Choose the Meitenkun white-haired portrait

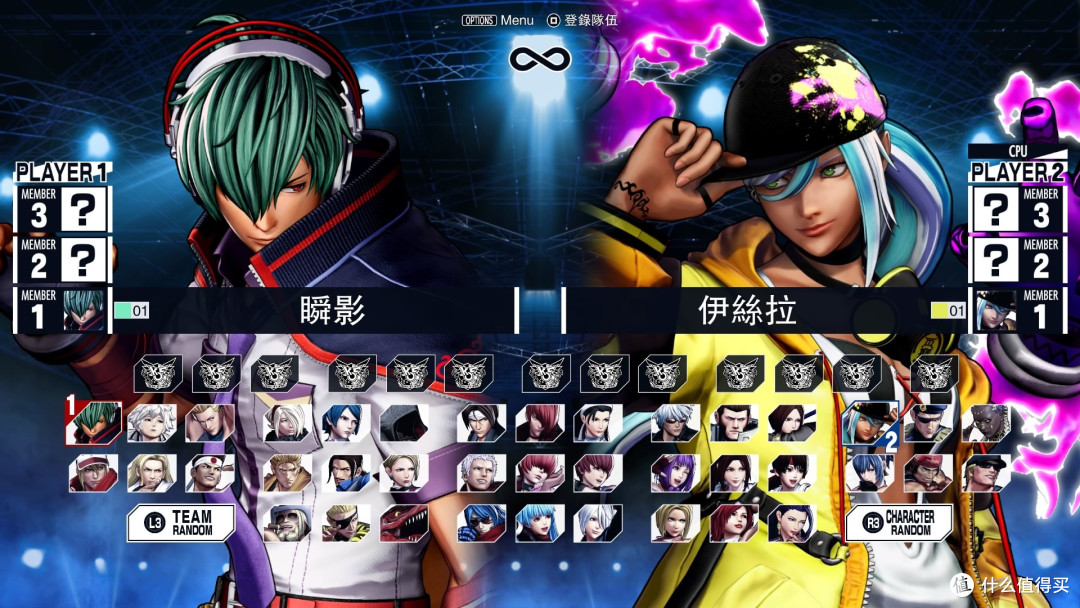pos(153,423)
